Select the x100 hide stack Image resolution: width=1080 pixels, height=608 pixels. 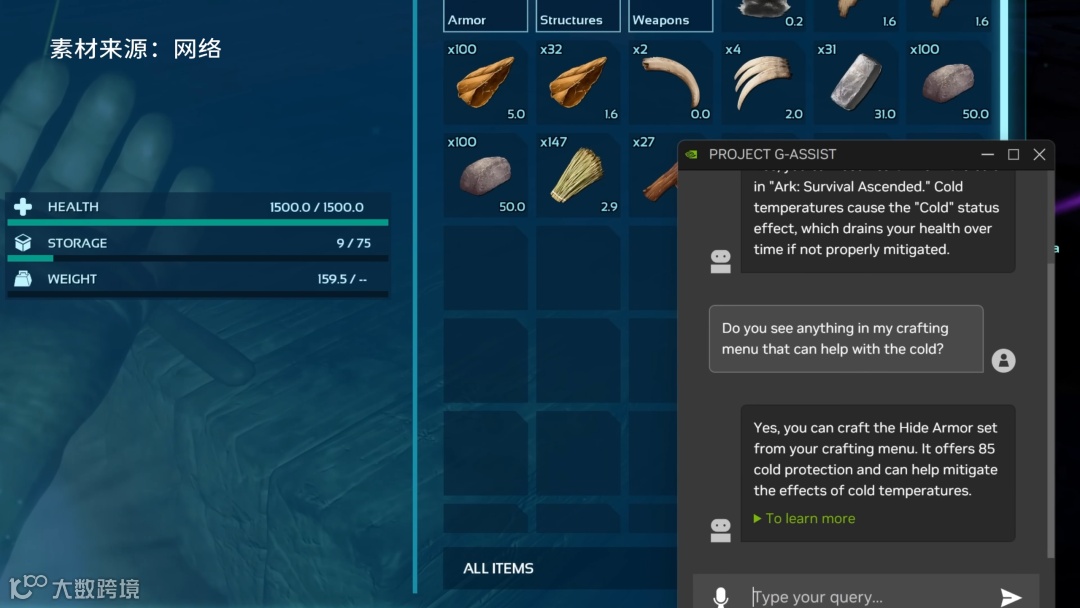pos(485,82)
